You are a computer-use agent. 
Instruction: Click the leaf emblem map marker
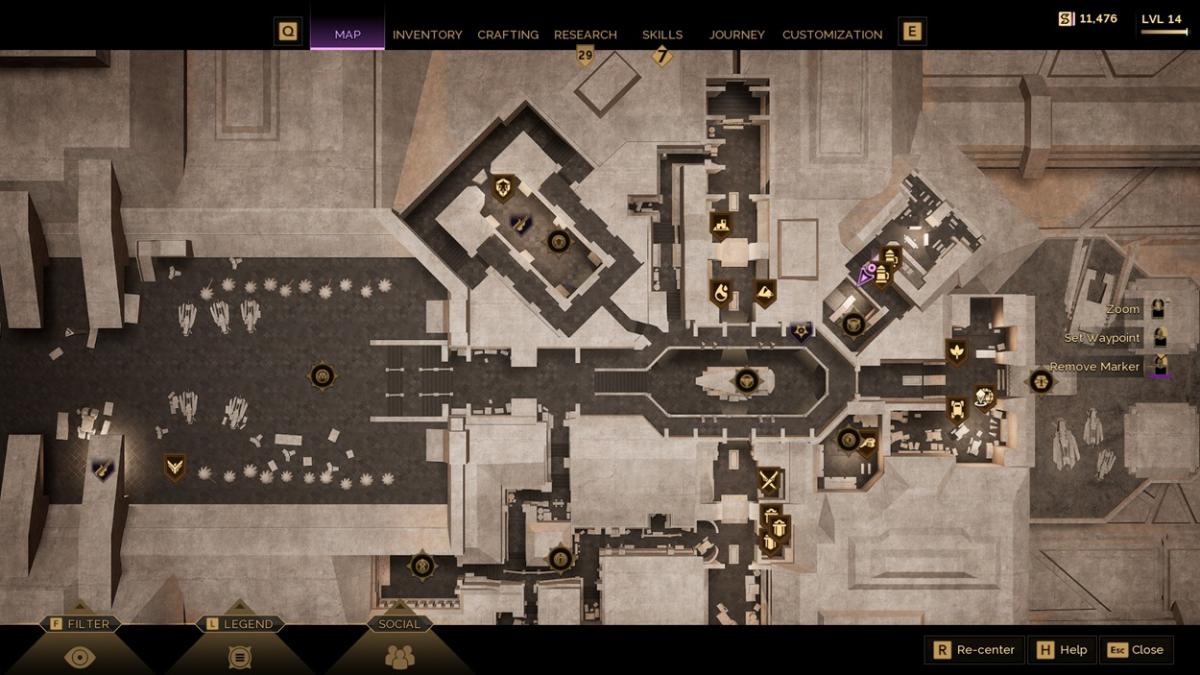pyautogui.click(x=956, y=351)
